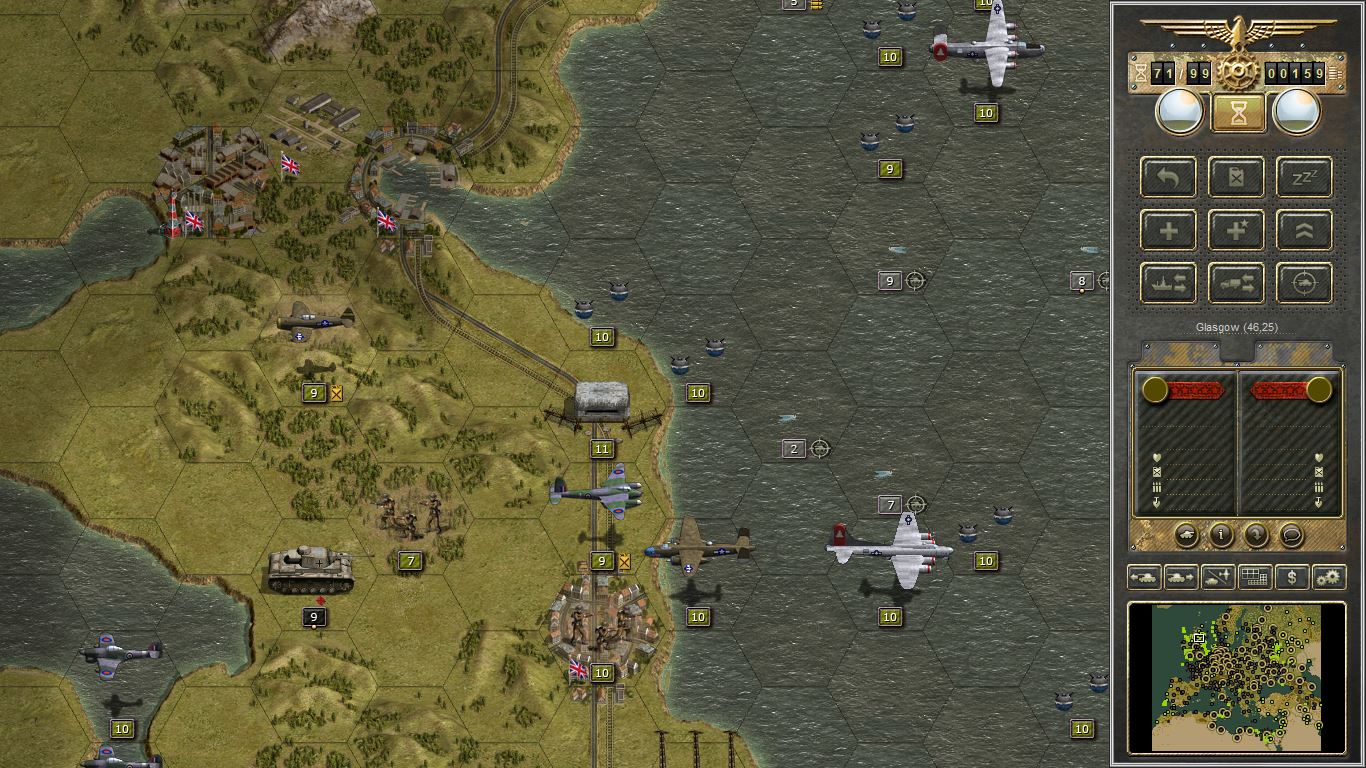Click the ship embark swap button
1366x768 pixels.
point(1168,283)
